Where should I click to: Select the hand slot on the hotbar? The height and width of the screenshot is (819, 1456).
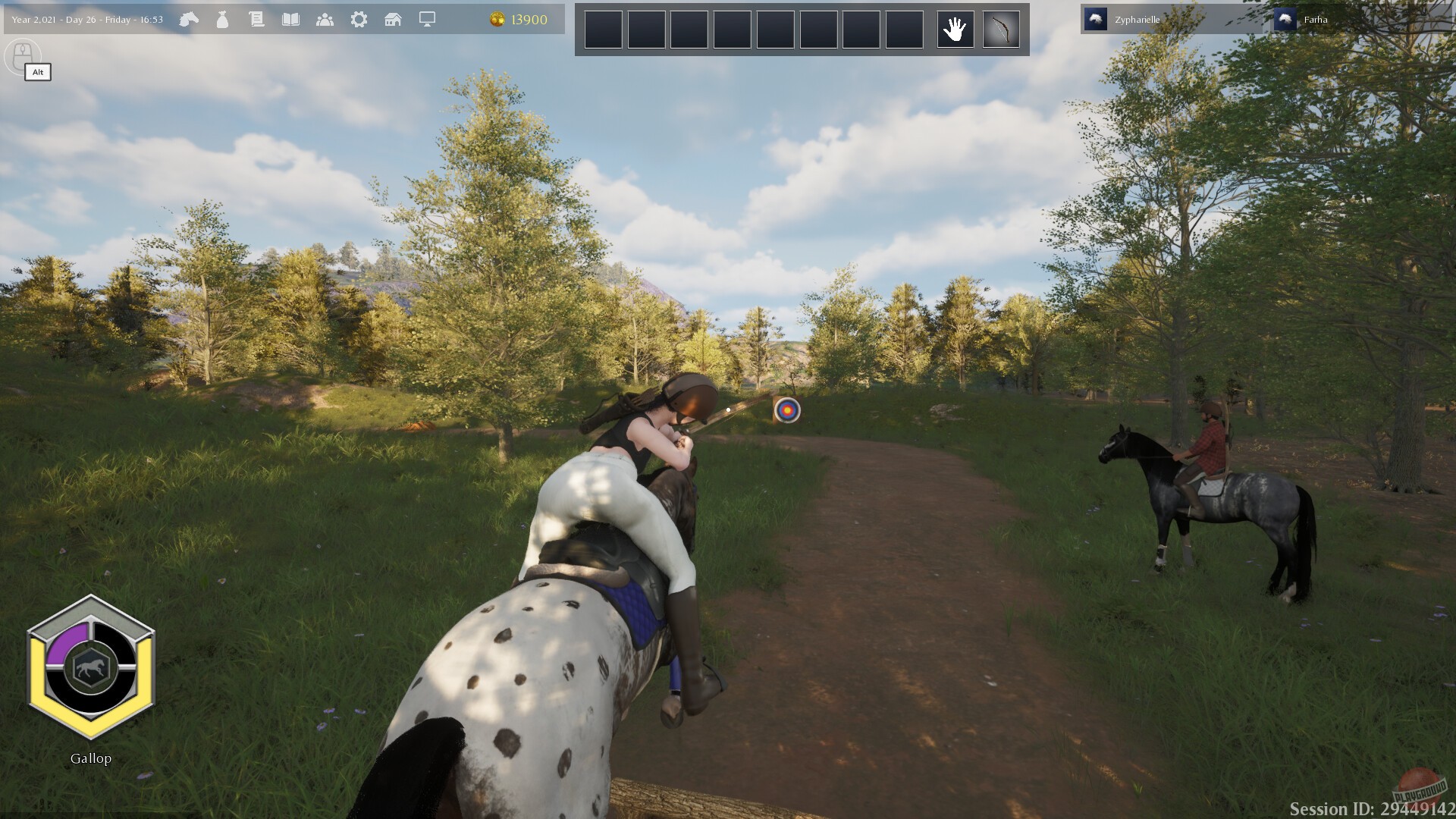(955, 29)
